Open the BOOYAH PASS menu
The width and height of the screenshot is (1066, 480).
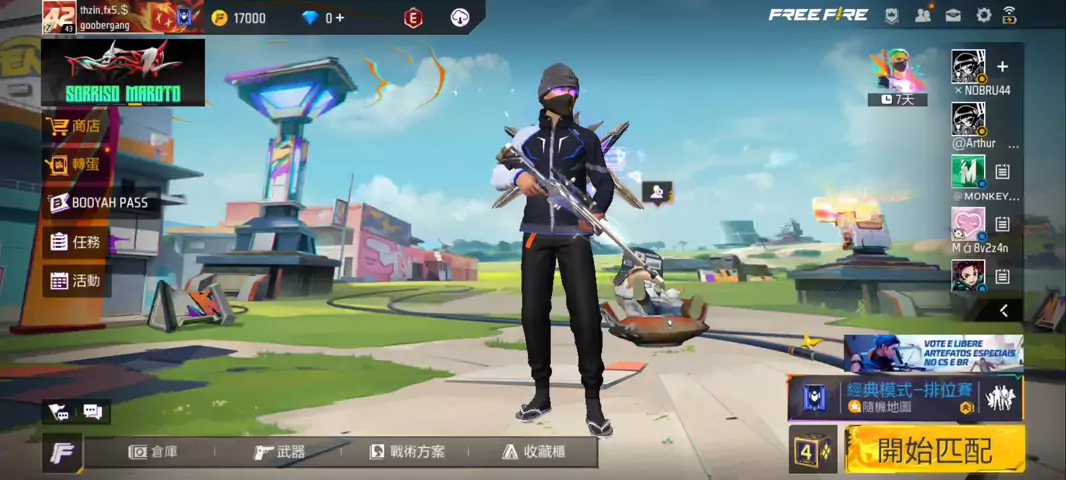point(98,203)
